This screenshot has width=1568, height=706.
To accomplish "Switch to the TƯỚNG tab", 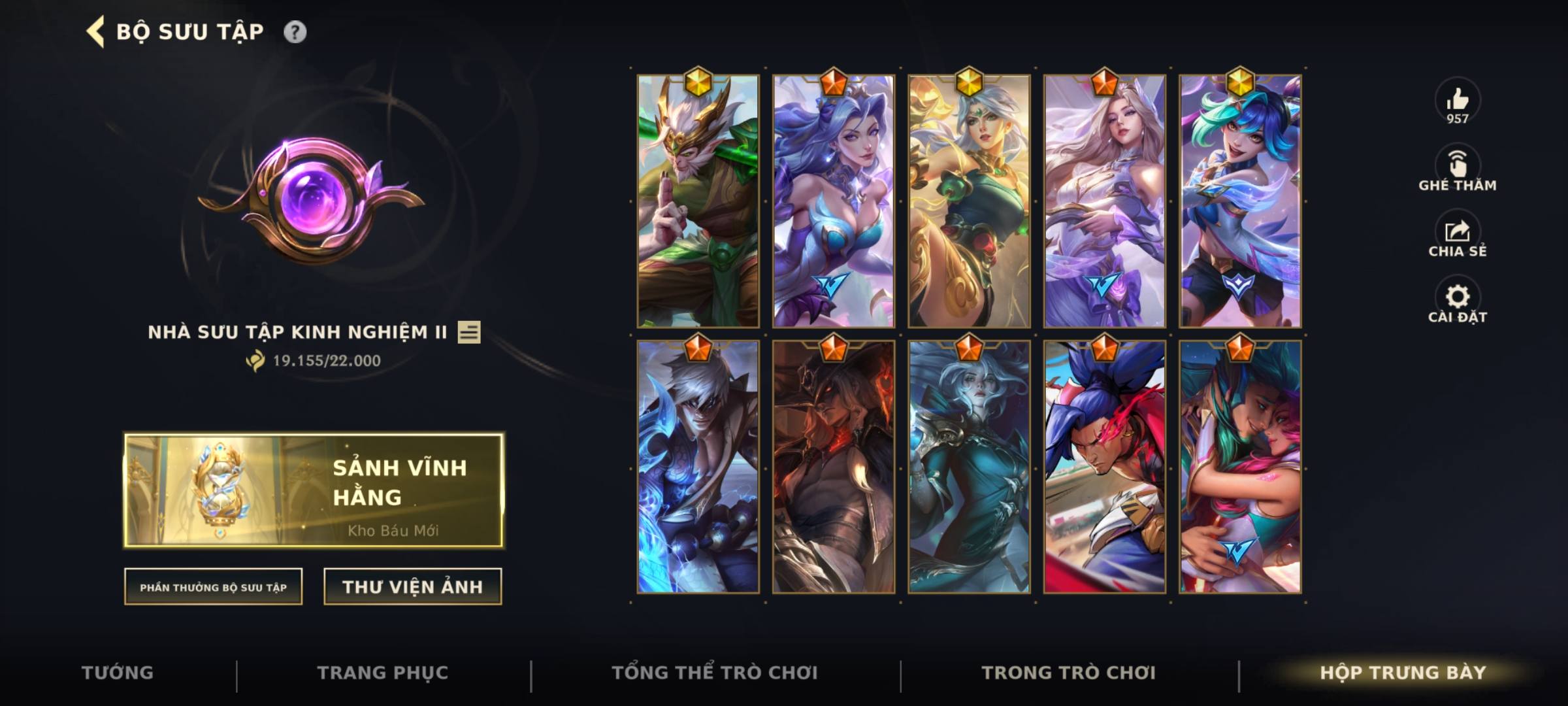I will (x=118, y=672).
